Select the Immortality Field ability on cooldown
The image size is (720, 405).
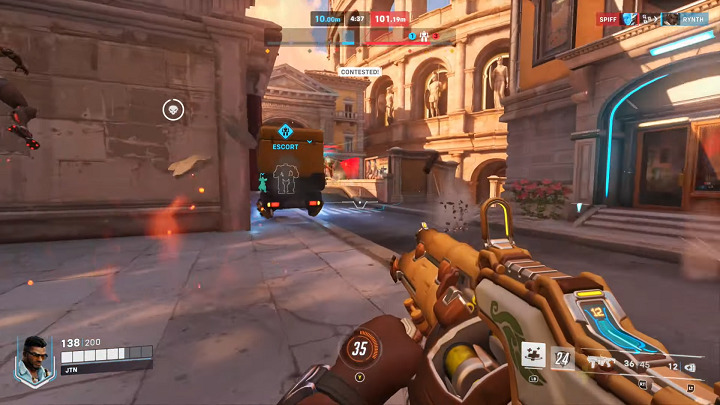coord(562,358)
